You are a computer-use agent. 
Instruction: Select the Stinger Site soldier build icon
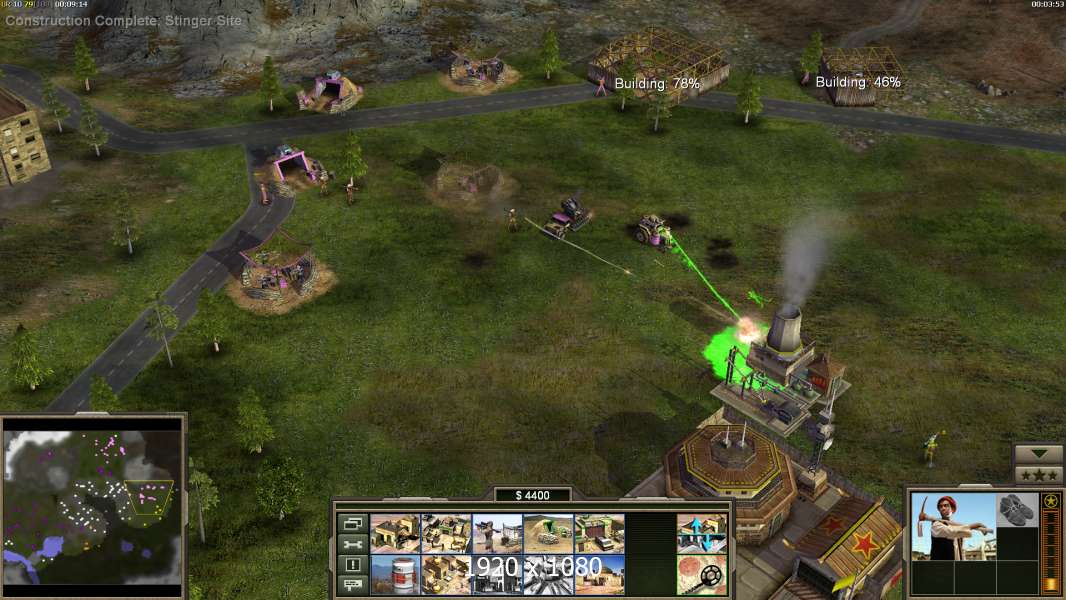497,533
